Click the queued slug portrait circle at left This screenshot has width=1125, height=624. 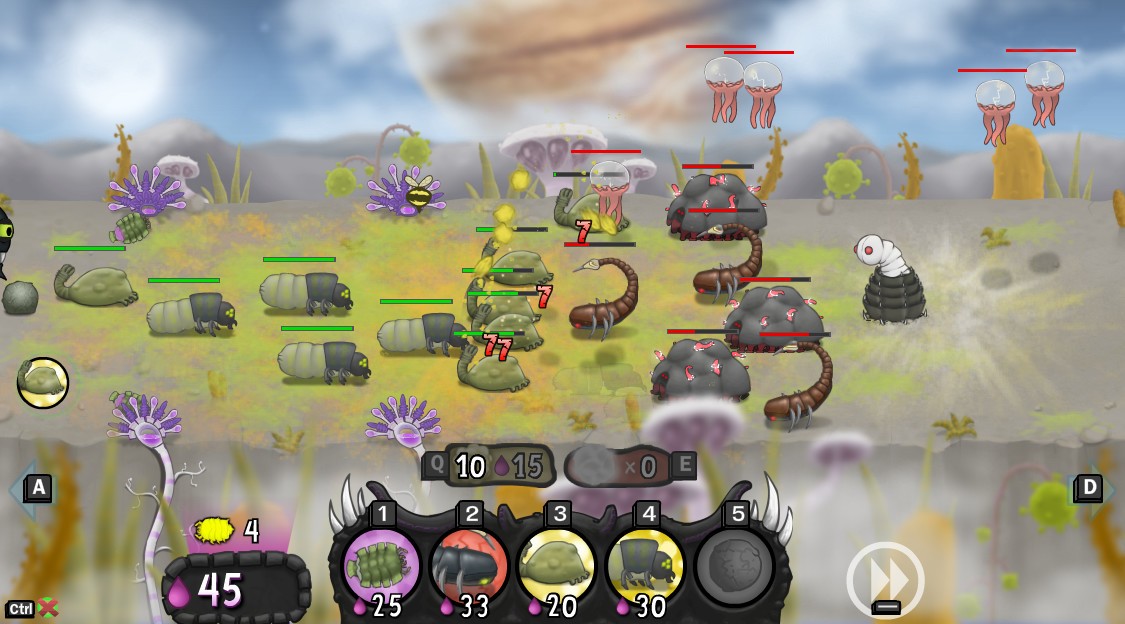tap(43, 383)
